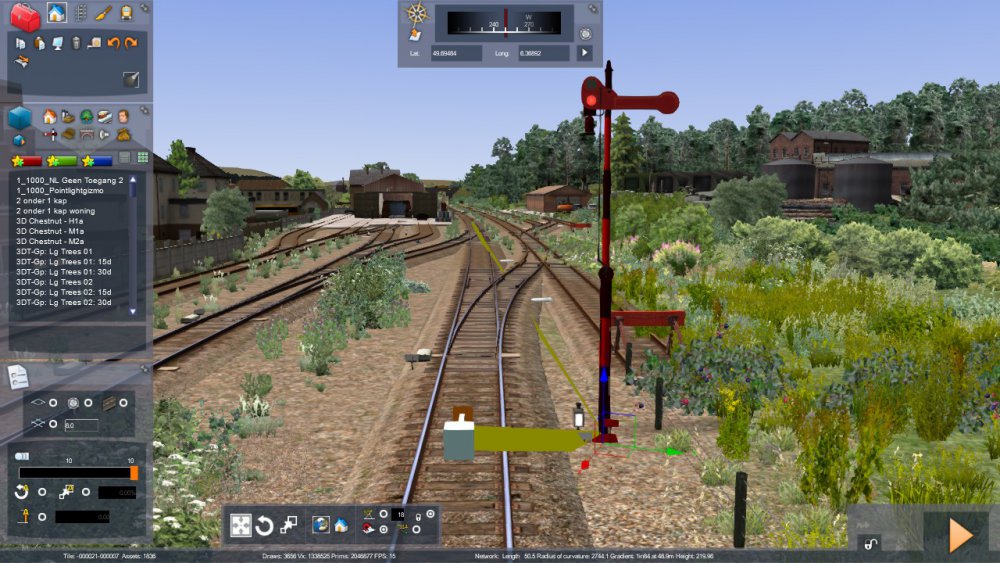Redo the action with the right arrow
Screen dimensions: 1000x563
point(130,43)
